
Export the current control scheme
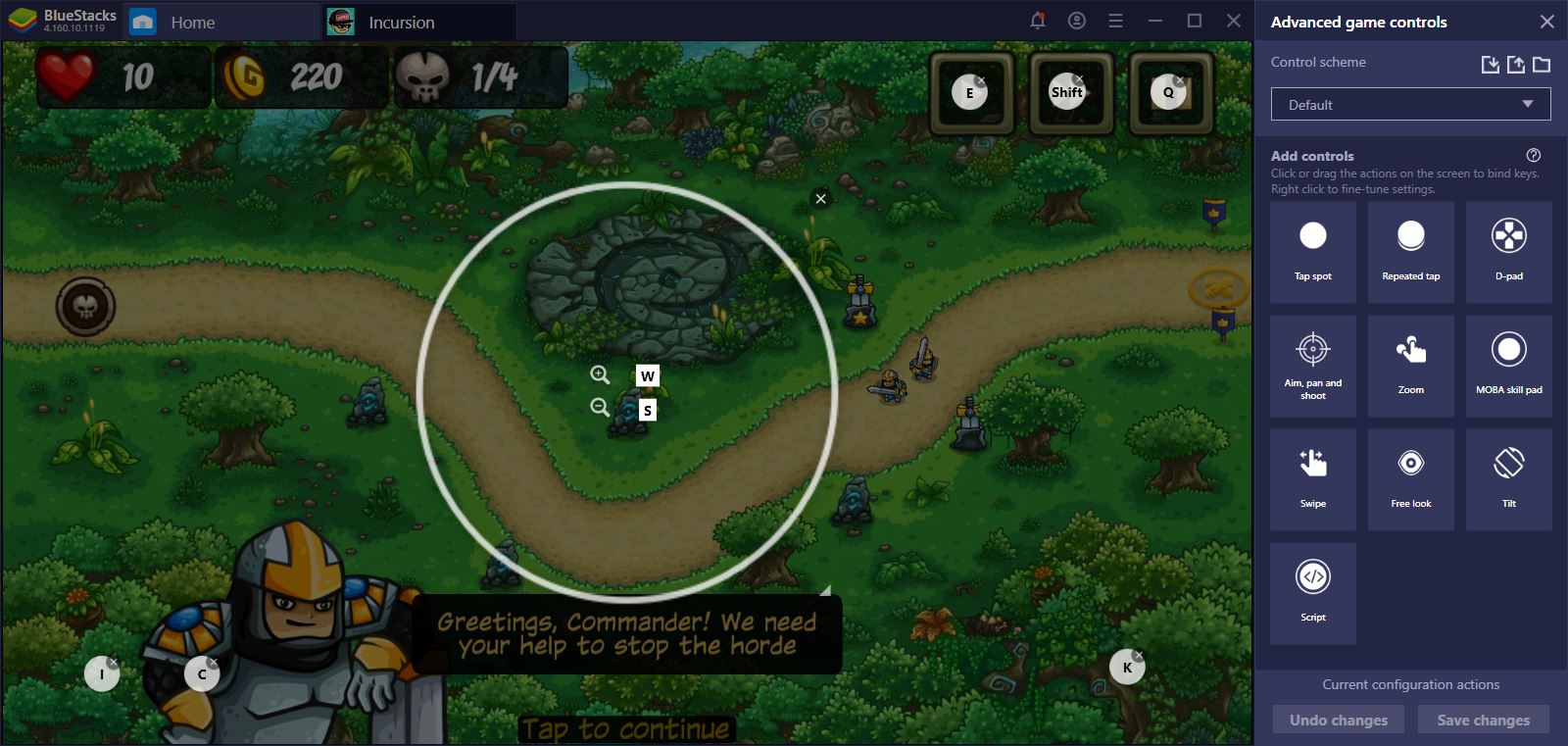(1515, 64)
